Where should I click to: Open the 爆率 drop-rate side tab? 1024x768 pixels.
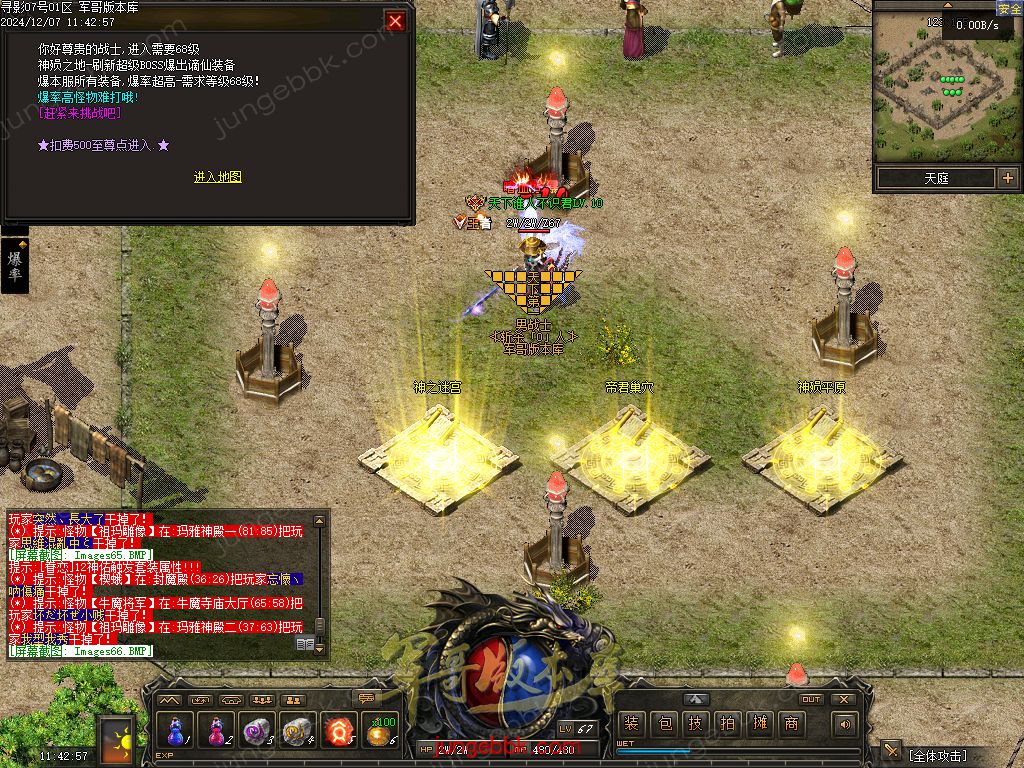pos(15,265)
